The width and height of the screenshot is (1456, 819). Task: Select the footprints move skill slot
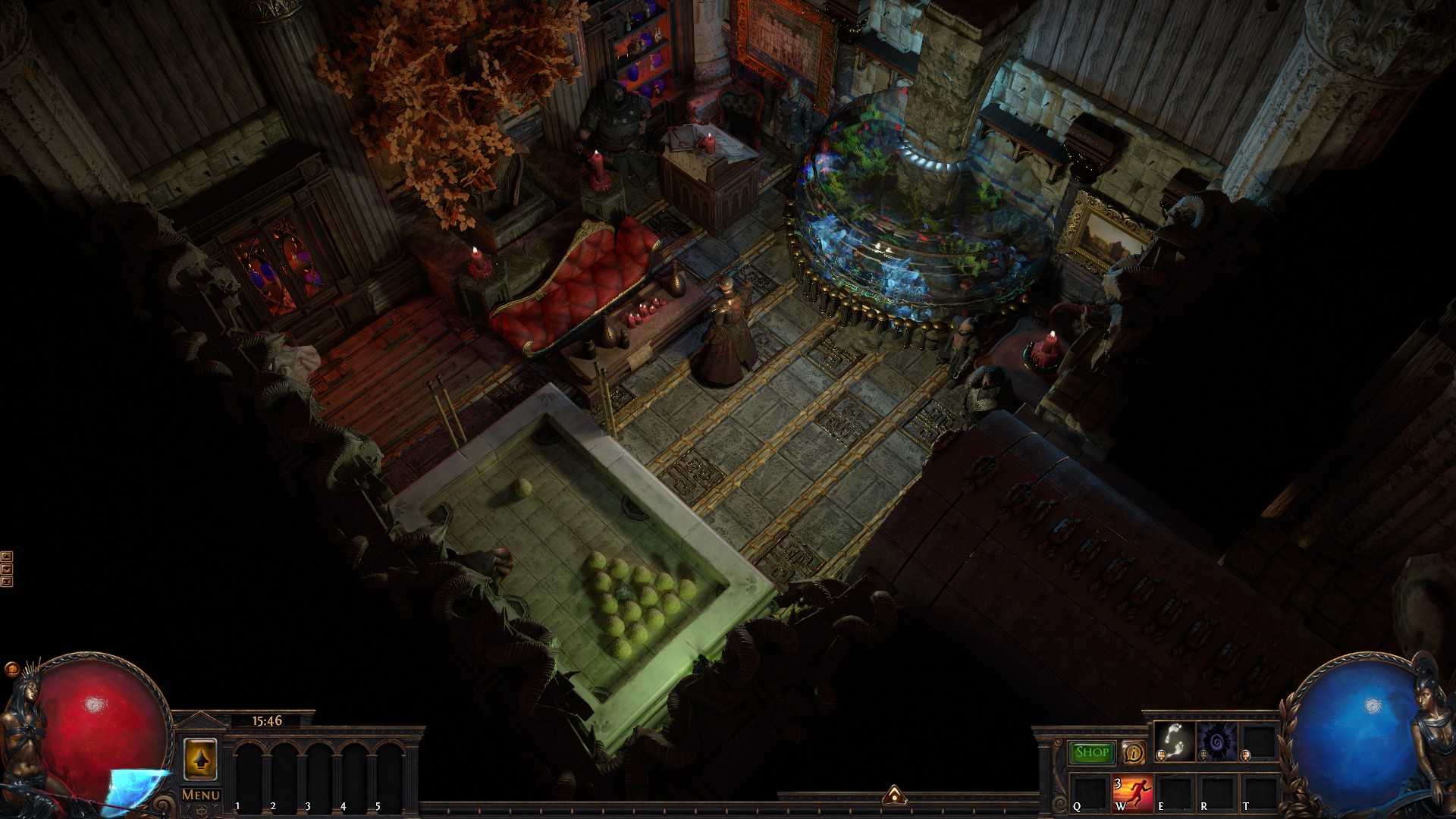point(1174,741)
